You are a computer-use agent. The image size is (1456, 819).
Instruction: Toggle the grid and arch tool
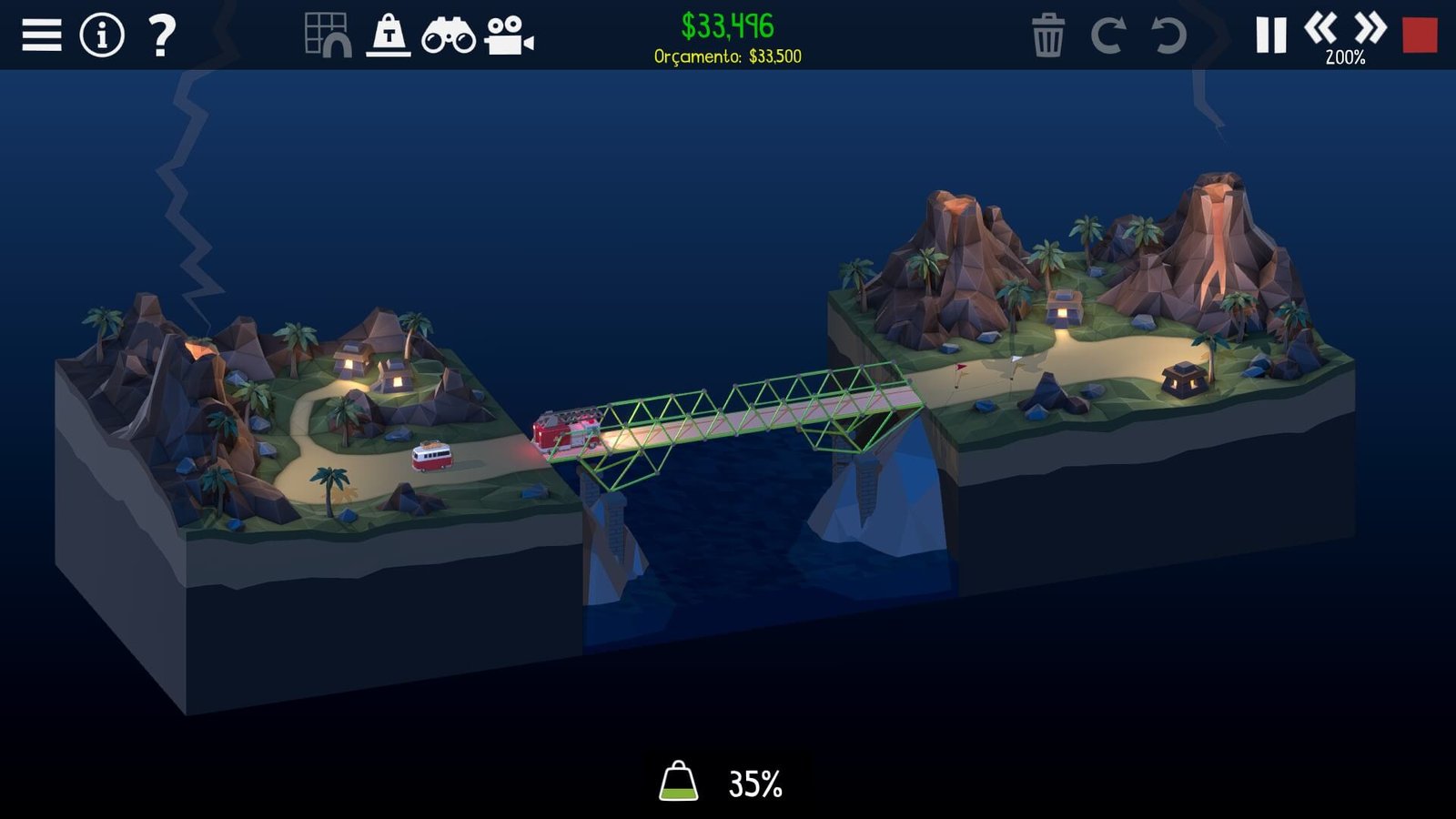click(x=328, y=35)
